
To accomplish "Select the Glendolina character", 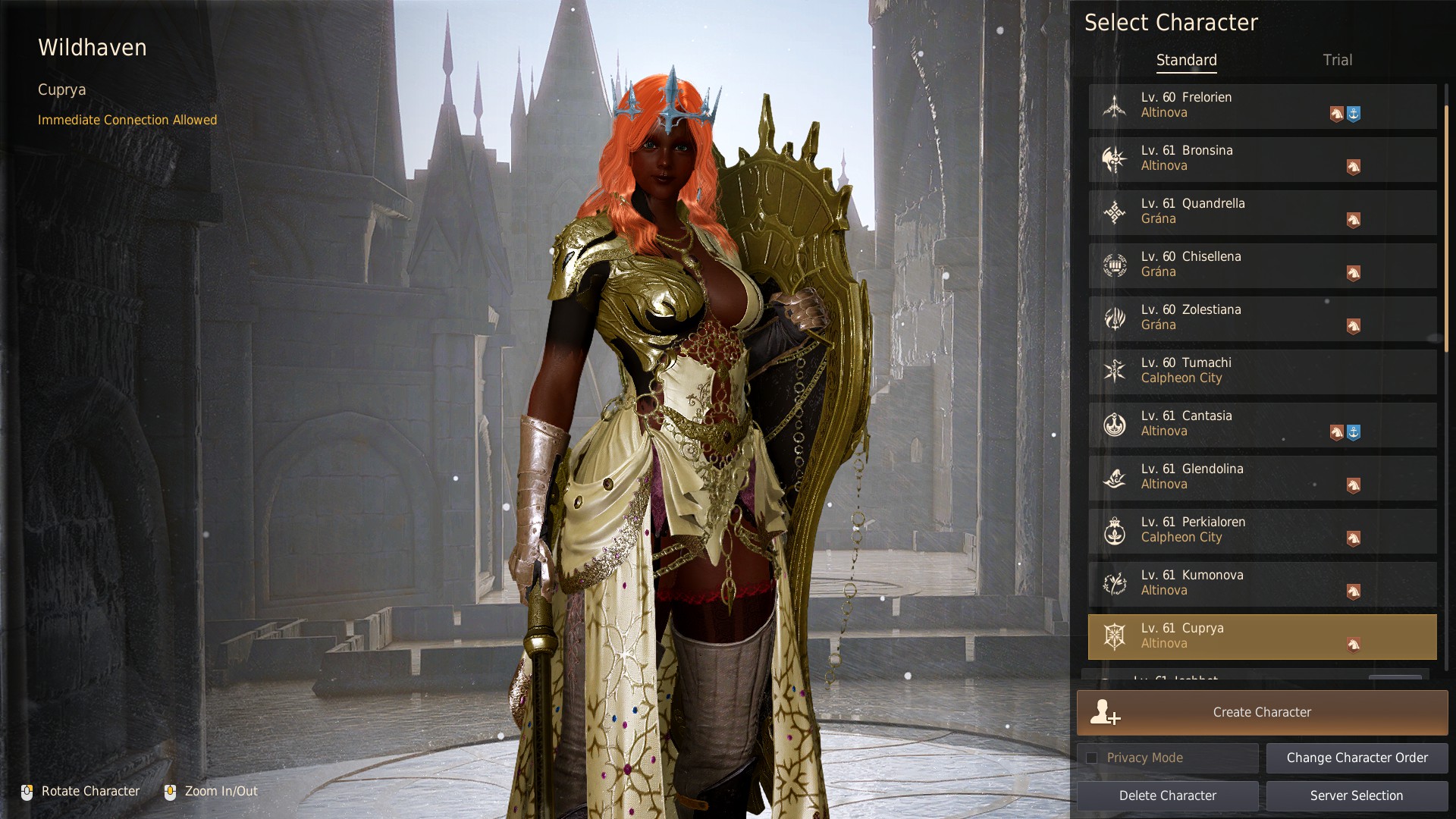I will tap(1262, 478).
